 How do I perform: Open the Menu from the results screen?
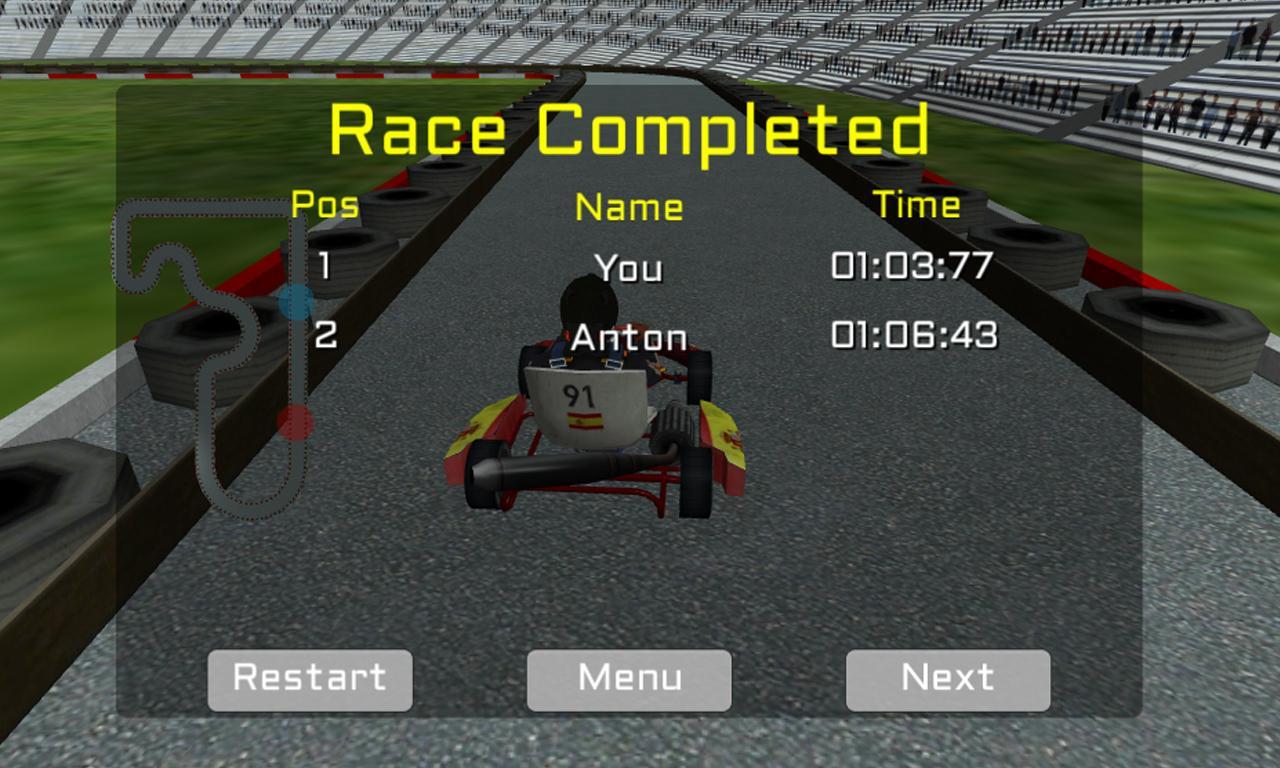point(628,679)
